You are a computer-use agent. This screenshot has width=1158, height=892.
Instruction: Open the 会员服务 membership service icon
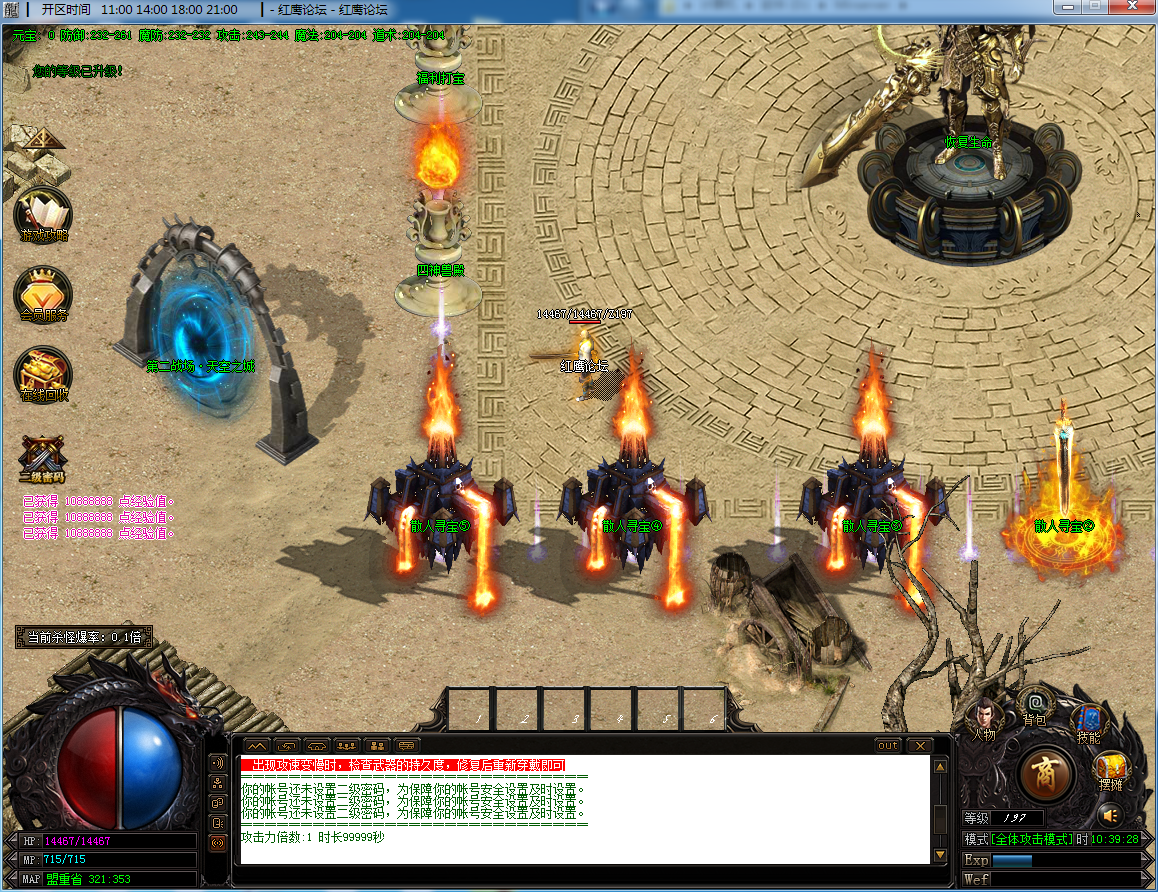coord(43,293)
